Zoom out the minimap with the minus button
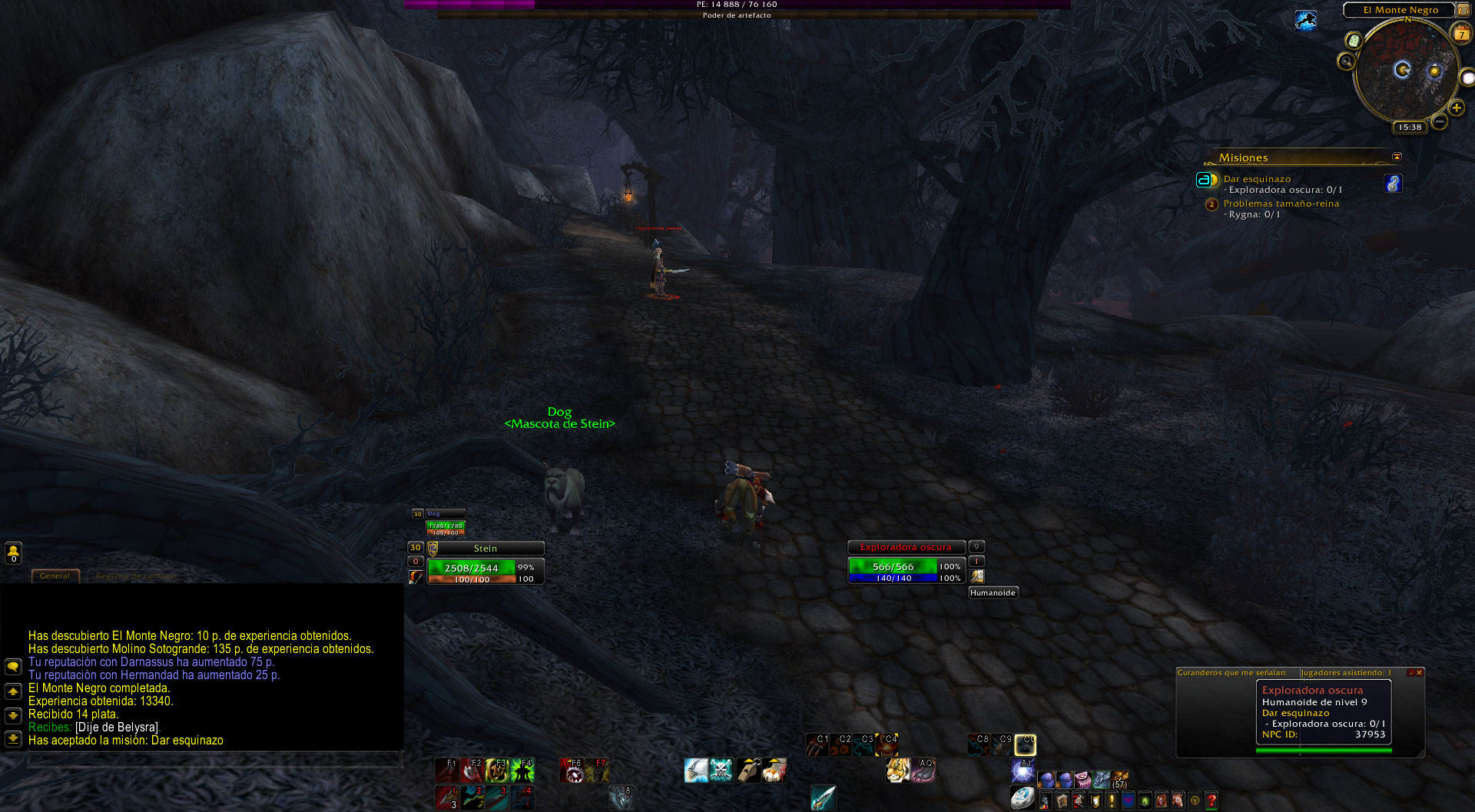 point(1440,121)
